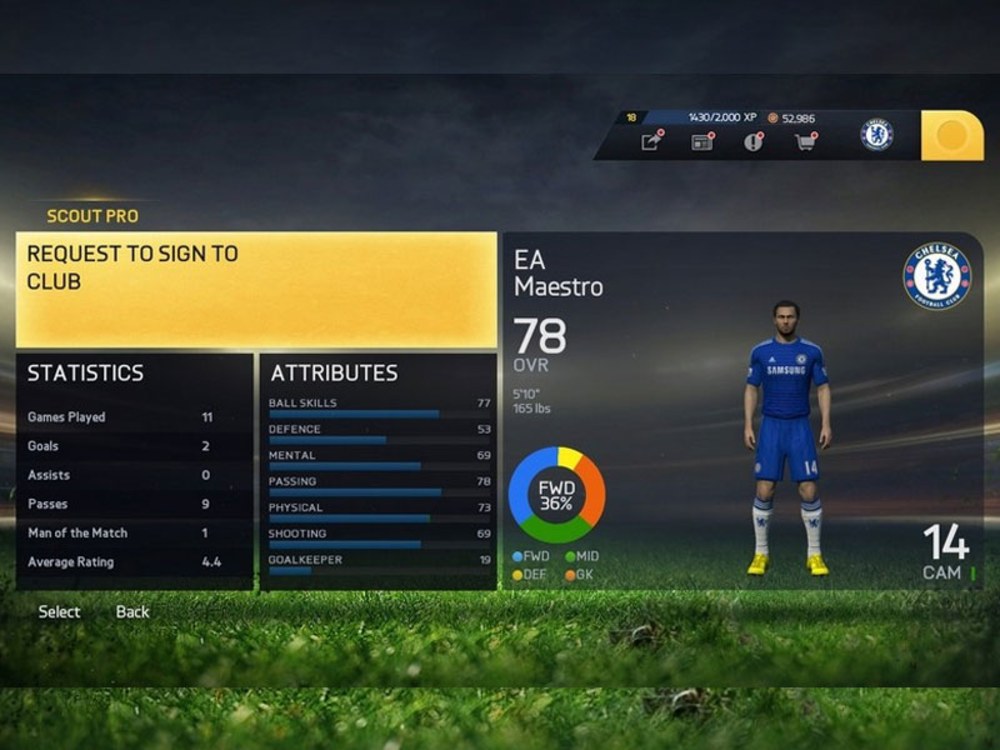Open the share arrow icon
This screenshot has width=1000, height=750.
(x=651, y=142)
